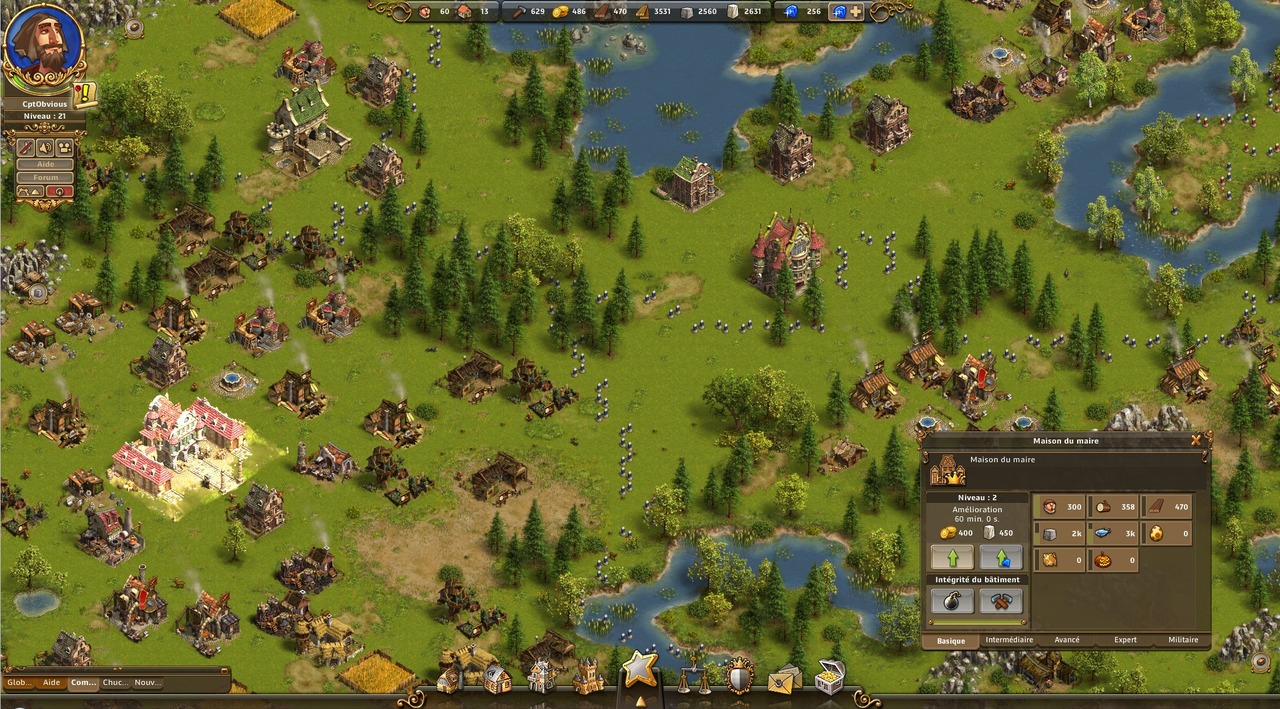Repair the building with the crossed hammers button
Viewport: 1280px width, 709px height.
click(x=1001, y=600)
